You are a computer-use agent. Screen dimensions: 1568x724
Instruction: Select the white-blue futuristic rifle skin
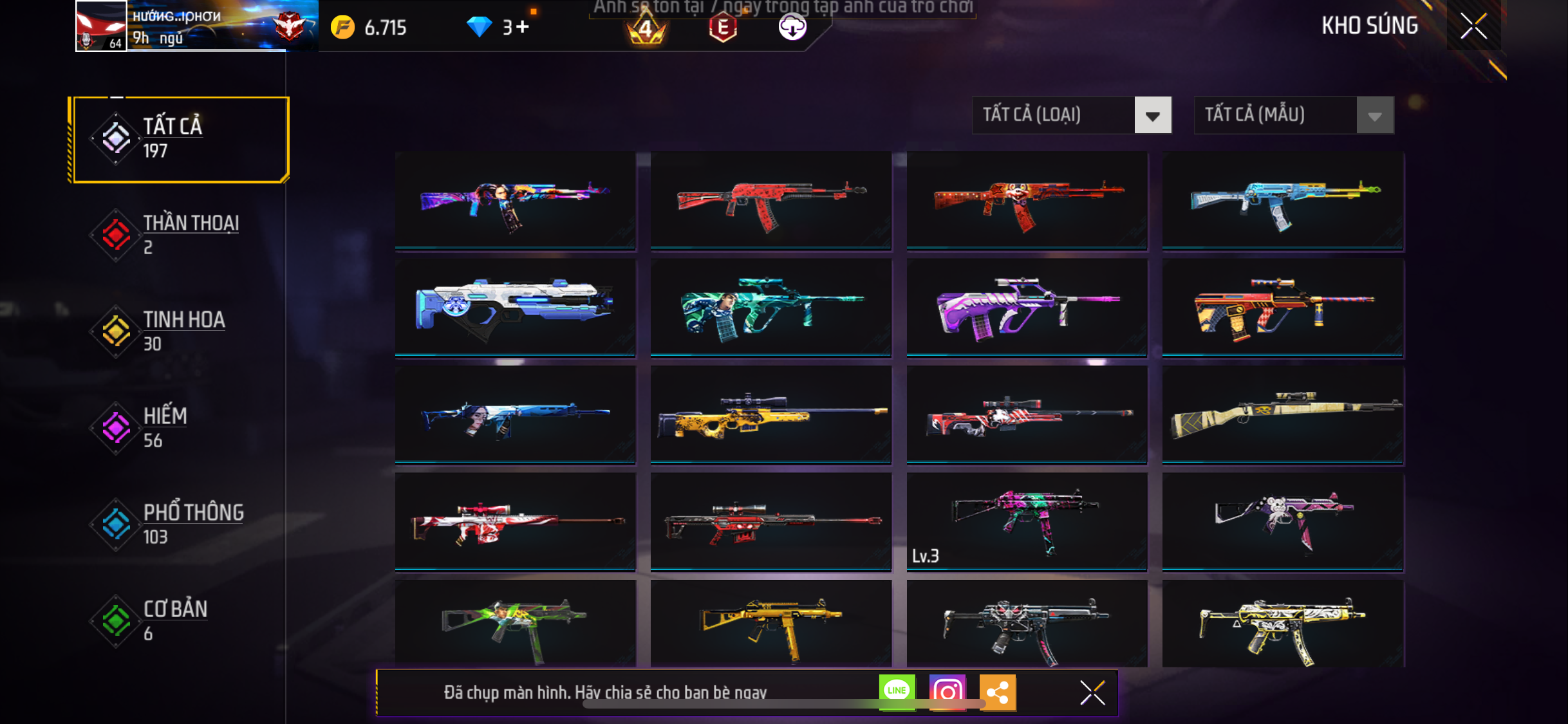point(515,308)
